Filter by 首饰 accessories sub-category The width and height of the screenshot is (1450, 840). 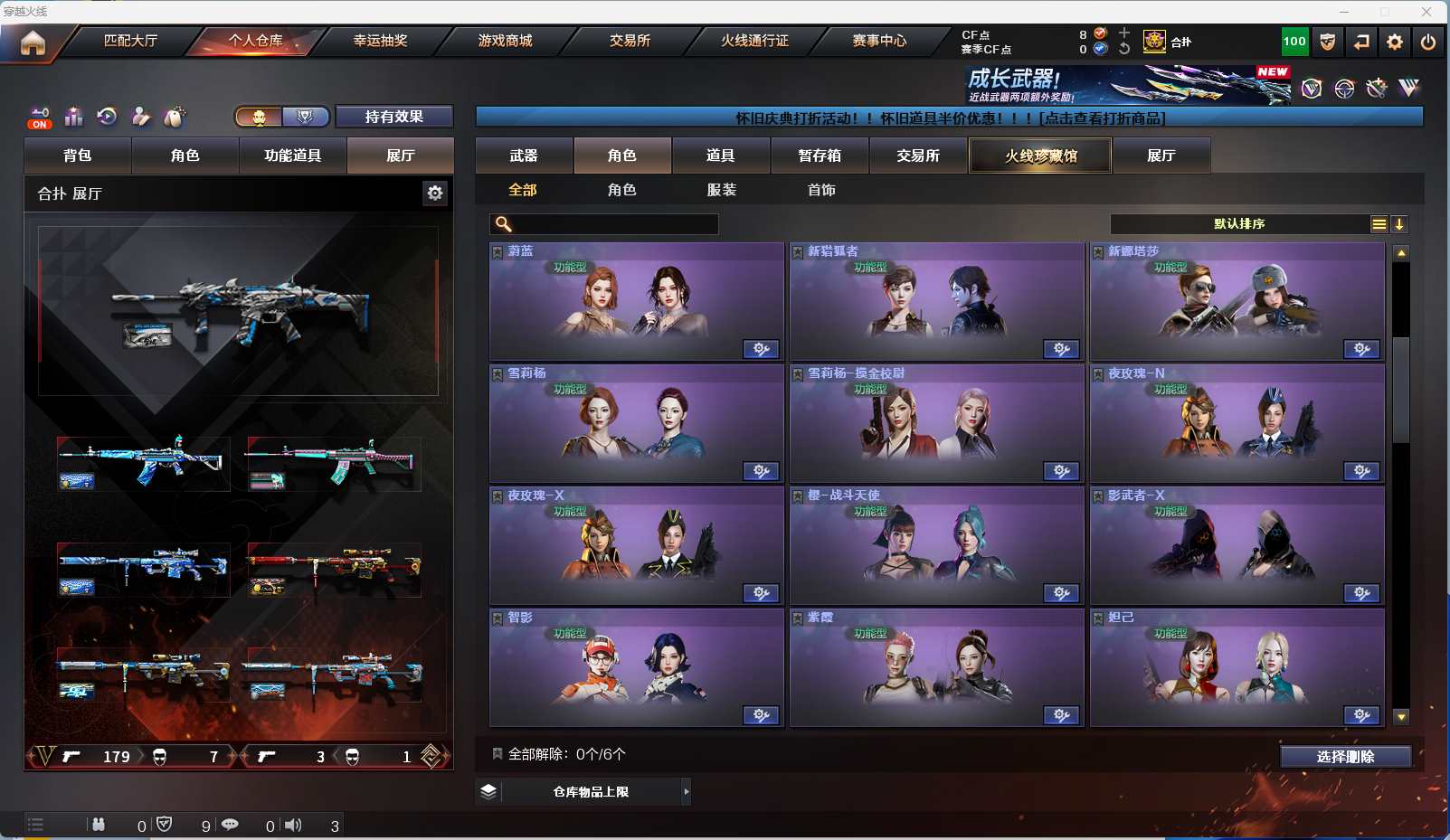(x=821, y=190)
